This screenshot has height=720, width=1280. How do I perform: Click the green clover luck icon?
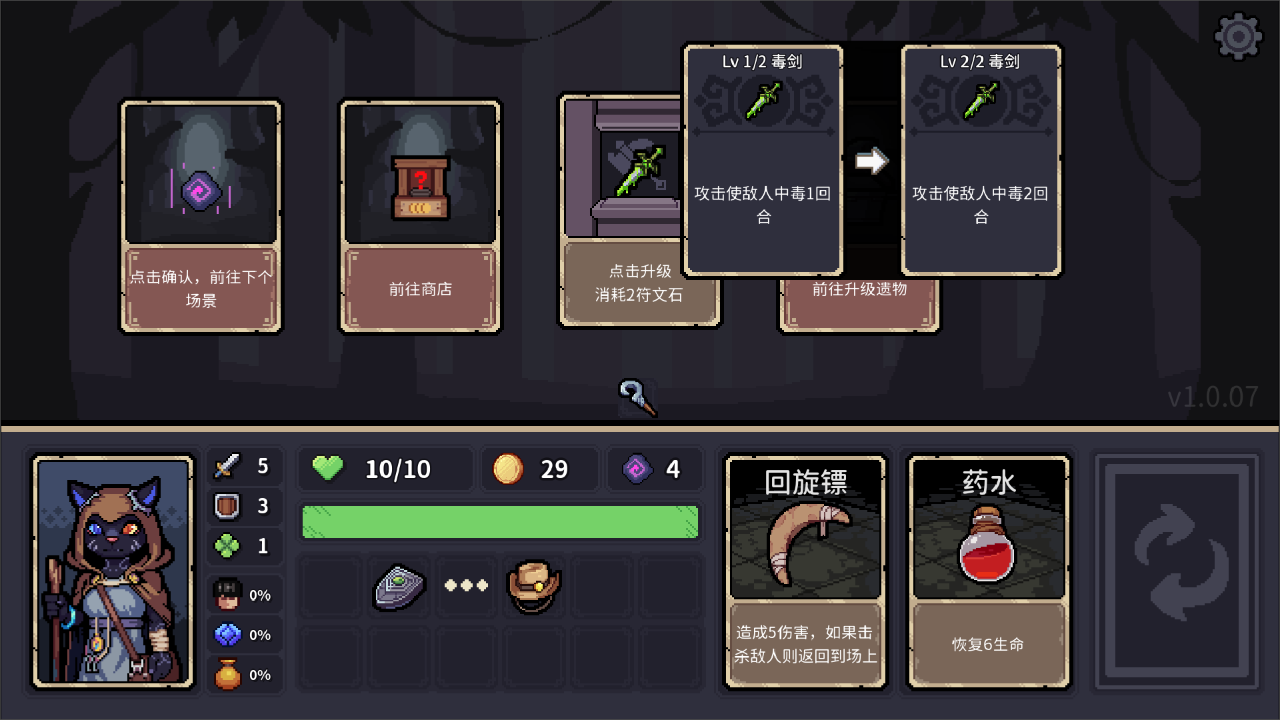pyautogui.click(x=228, y=545)
